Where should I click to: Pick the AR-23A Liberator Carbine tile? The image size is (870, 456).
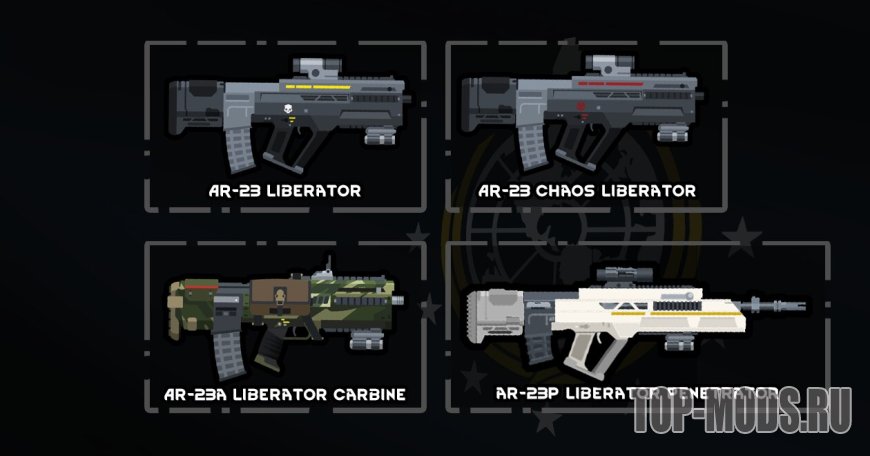285,325
